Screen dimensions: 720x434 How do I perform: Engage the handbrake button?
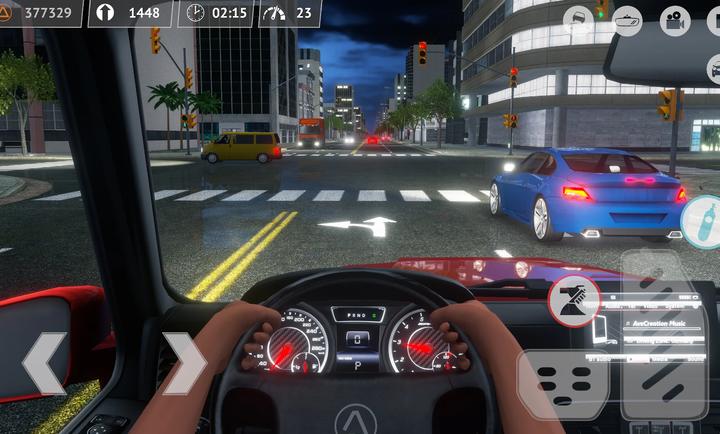[x=574, y=301]
